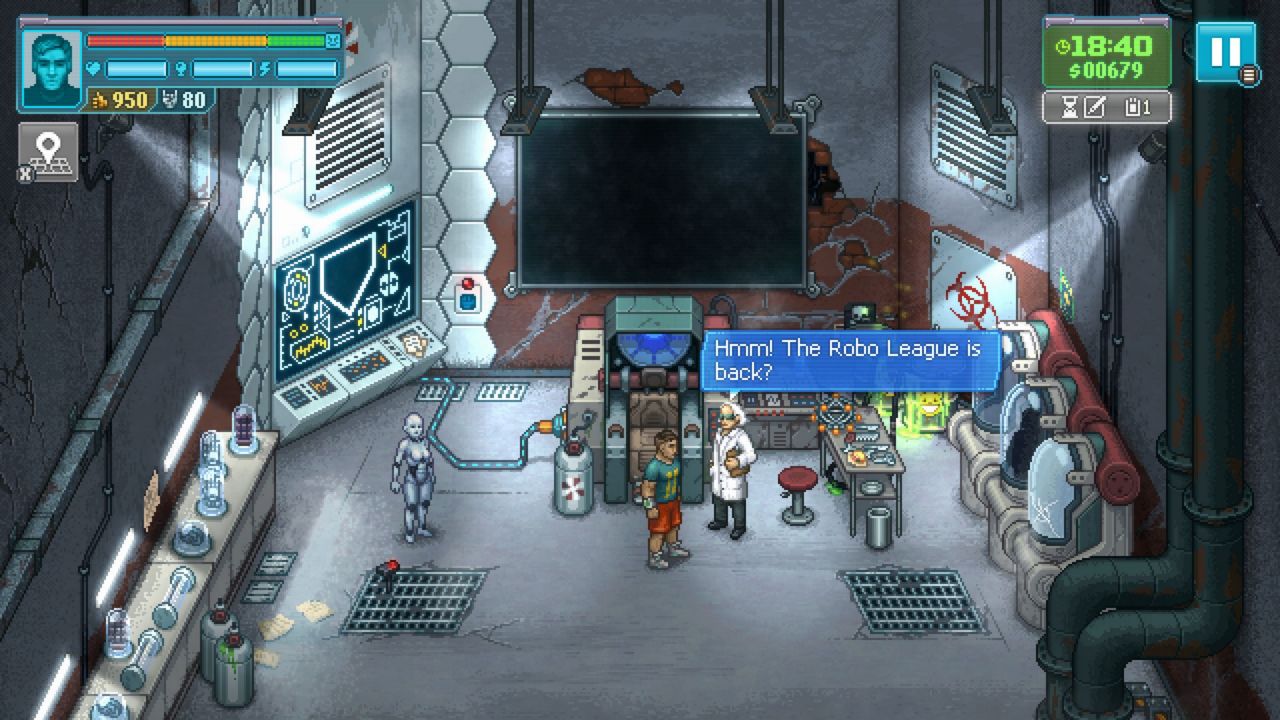Open the hamburger menu on the pause button
Screen dimensions: 1280x720
pyautogui.click(x=1248, y=73)
